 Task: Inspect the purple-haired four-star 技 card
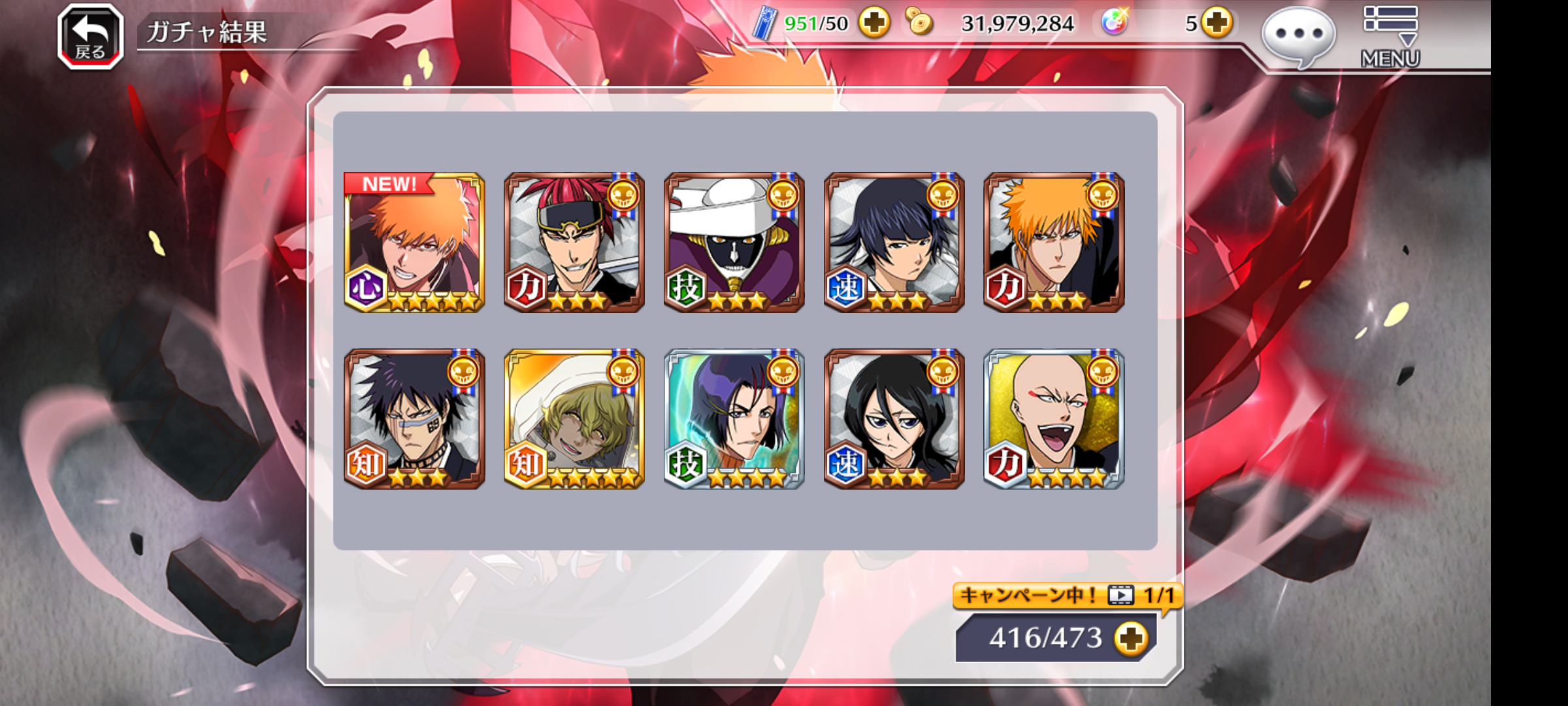tap(734, 419)
